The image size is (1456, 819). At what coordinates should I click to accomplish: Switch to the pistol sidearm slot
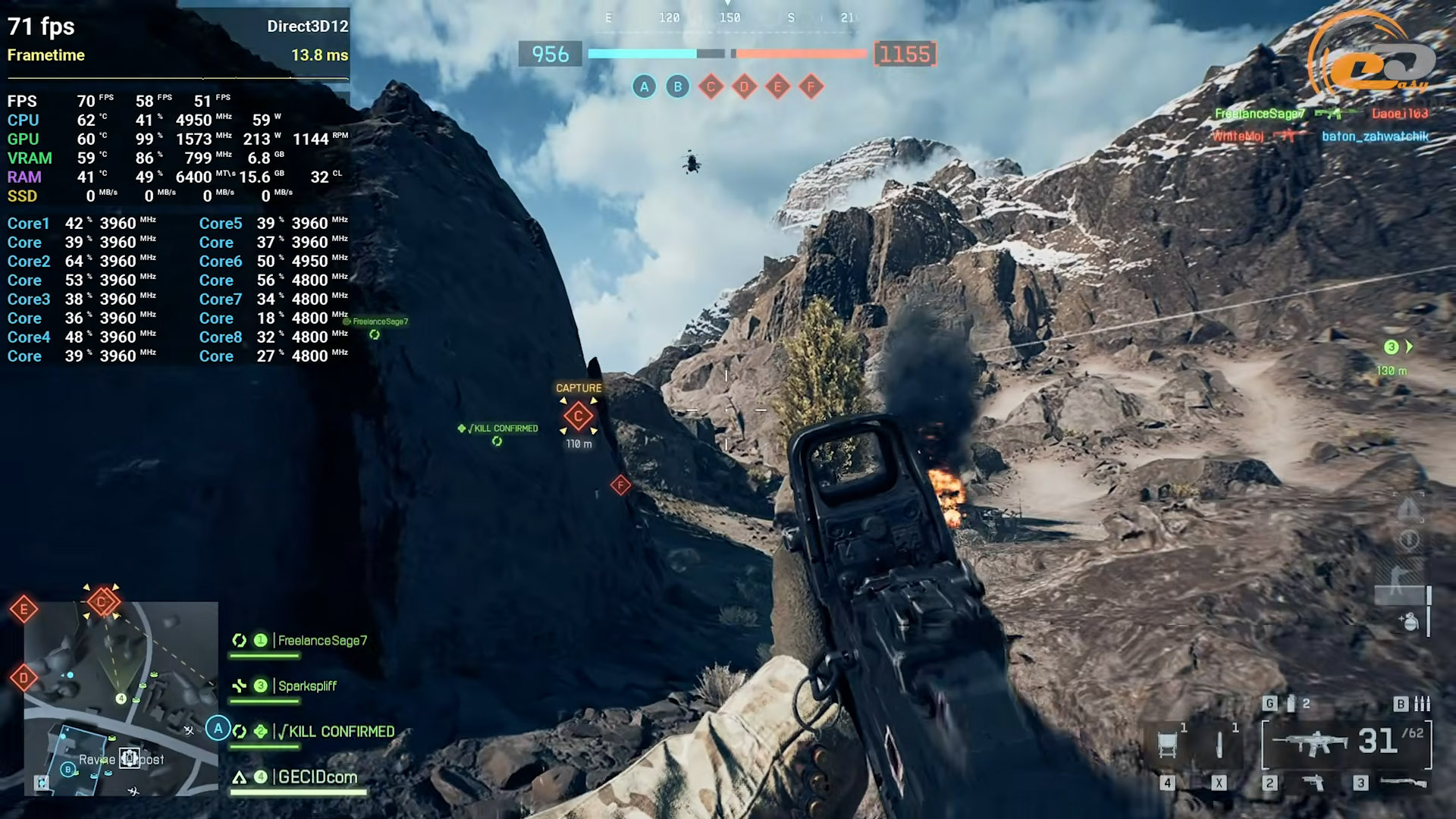pyautogui.click(x=1312, y=783)
